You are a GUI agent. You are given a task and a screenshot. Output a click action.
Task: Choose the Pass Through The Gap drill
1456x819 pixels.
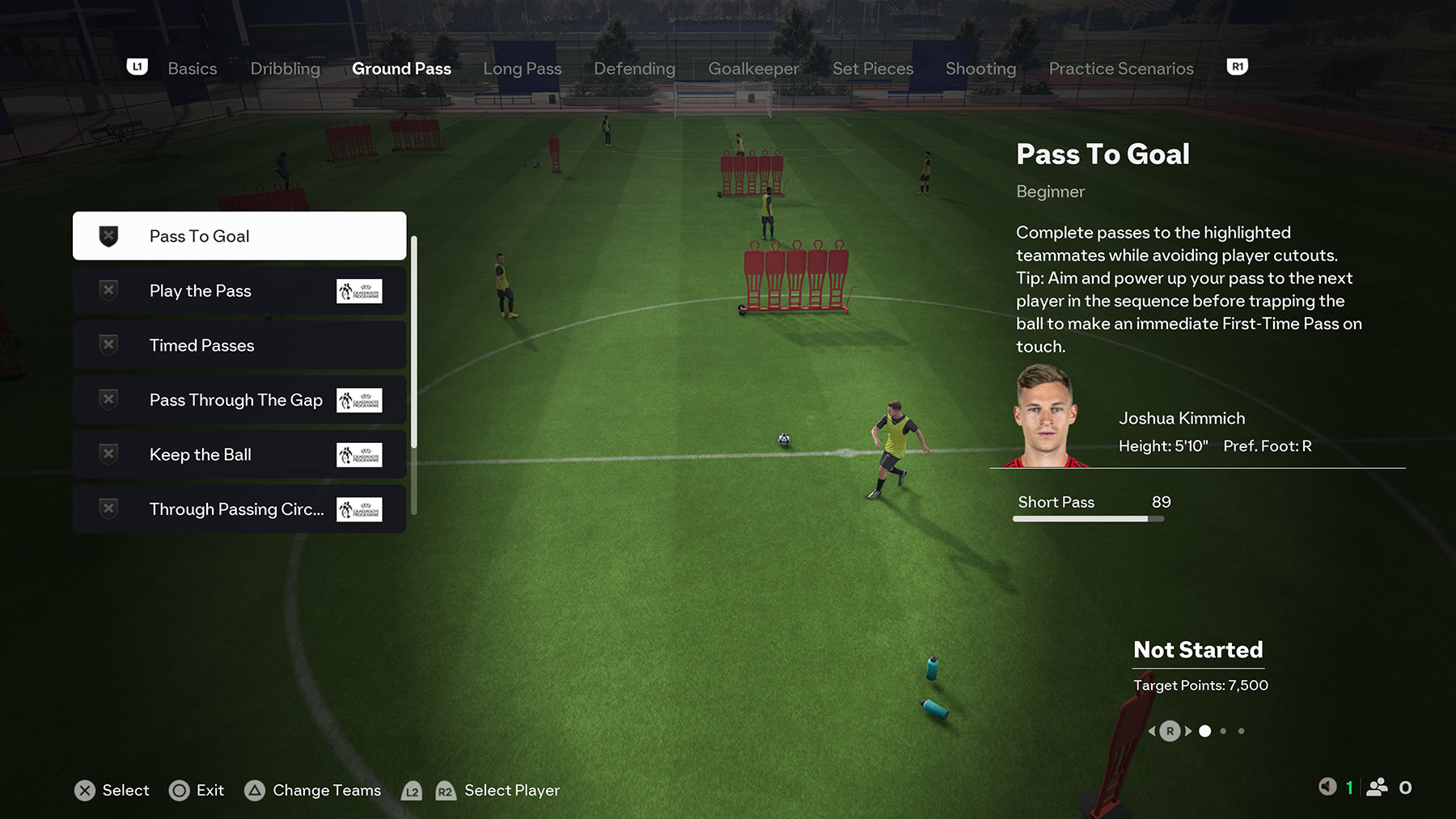coord(235,399)
